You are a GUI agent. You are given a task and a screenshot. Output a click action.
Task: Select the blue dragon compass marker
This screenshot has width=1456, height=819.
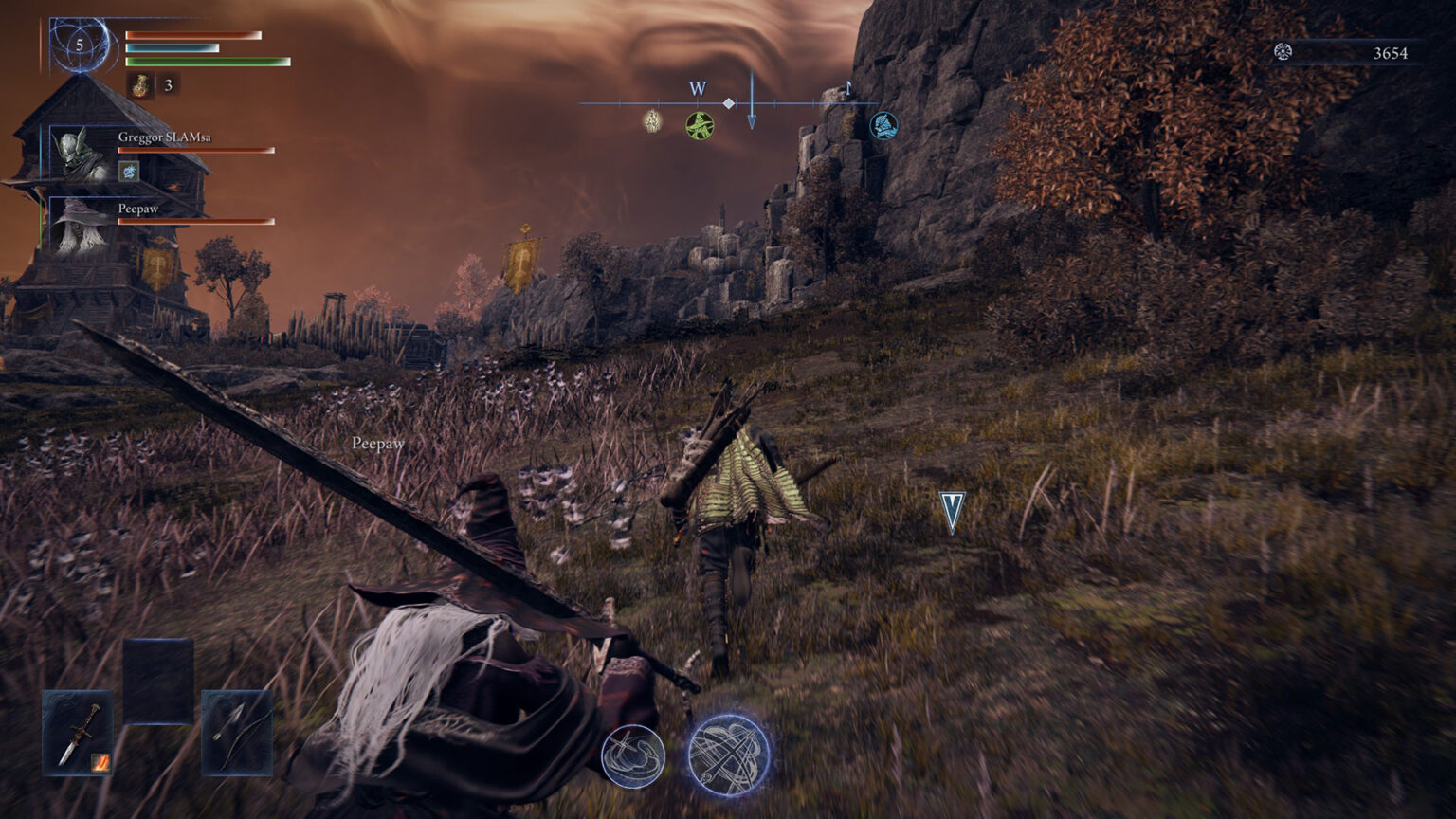pos(882,125)
